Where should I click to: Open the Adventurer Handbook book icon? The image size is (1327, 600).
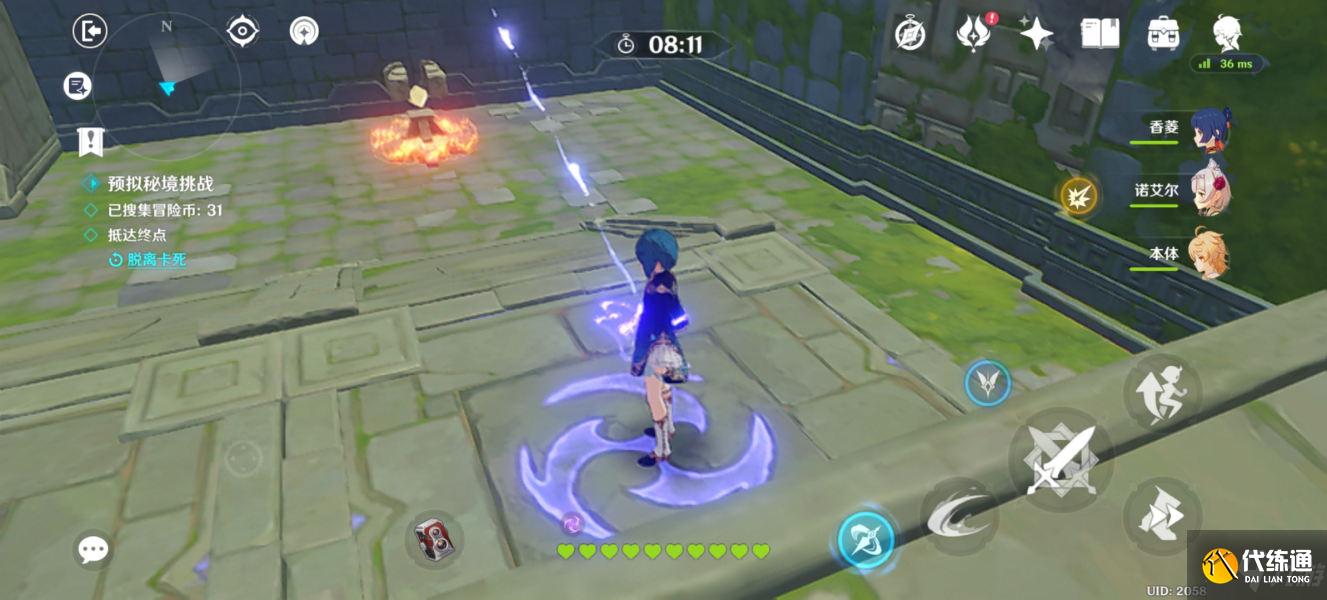tap(1099, 34)
